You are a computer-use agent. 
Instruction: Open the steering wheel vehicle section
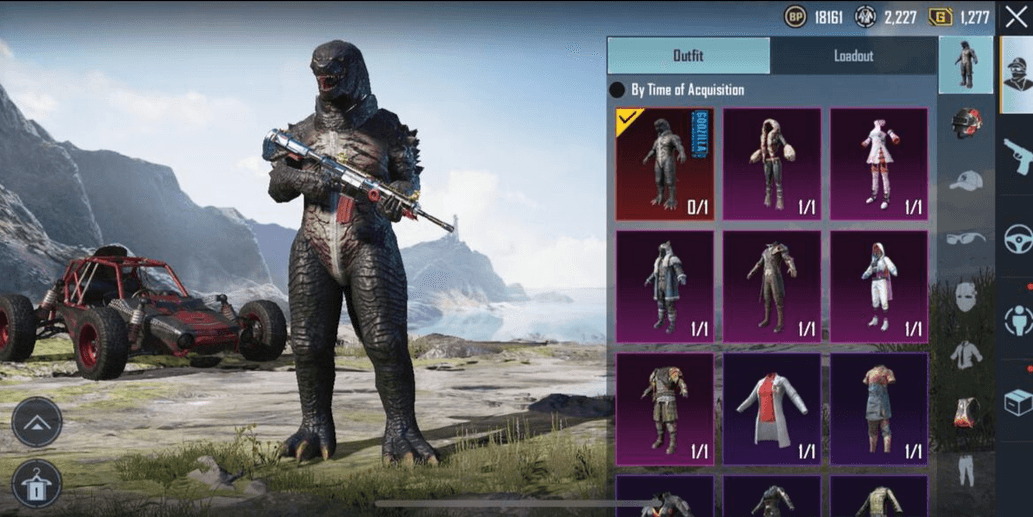[x=1017, y=239]
